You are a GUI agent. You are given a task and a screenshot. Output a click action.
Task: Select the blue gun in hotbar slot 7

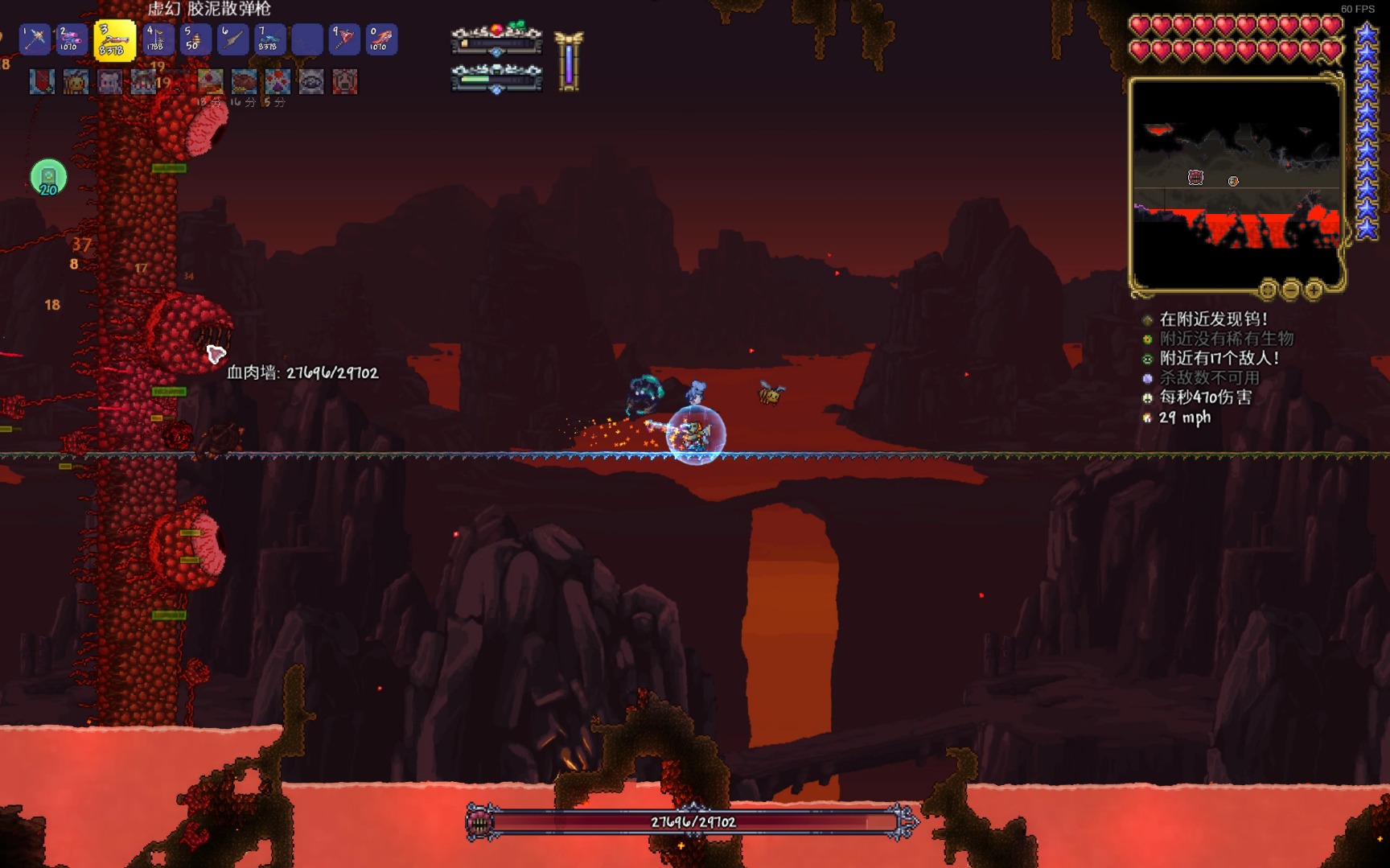click(x=269, y=39)
